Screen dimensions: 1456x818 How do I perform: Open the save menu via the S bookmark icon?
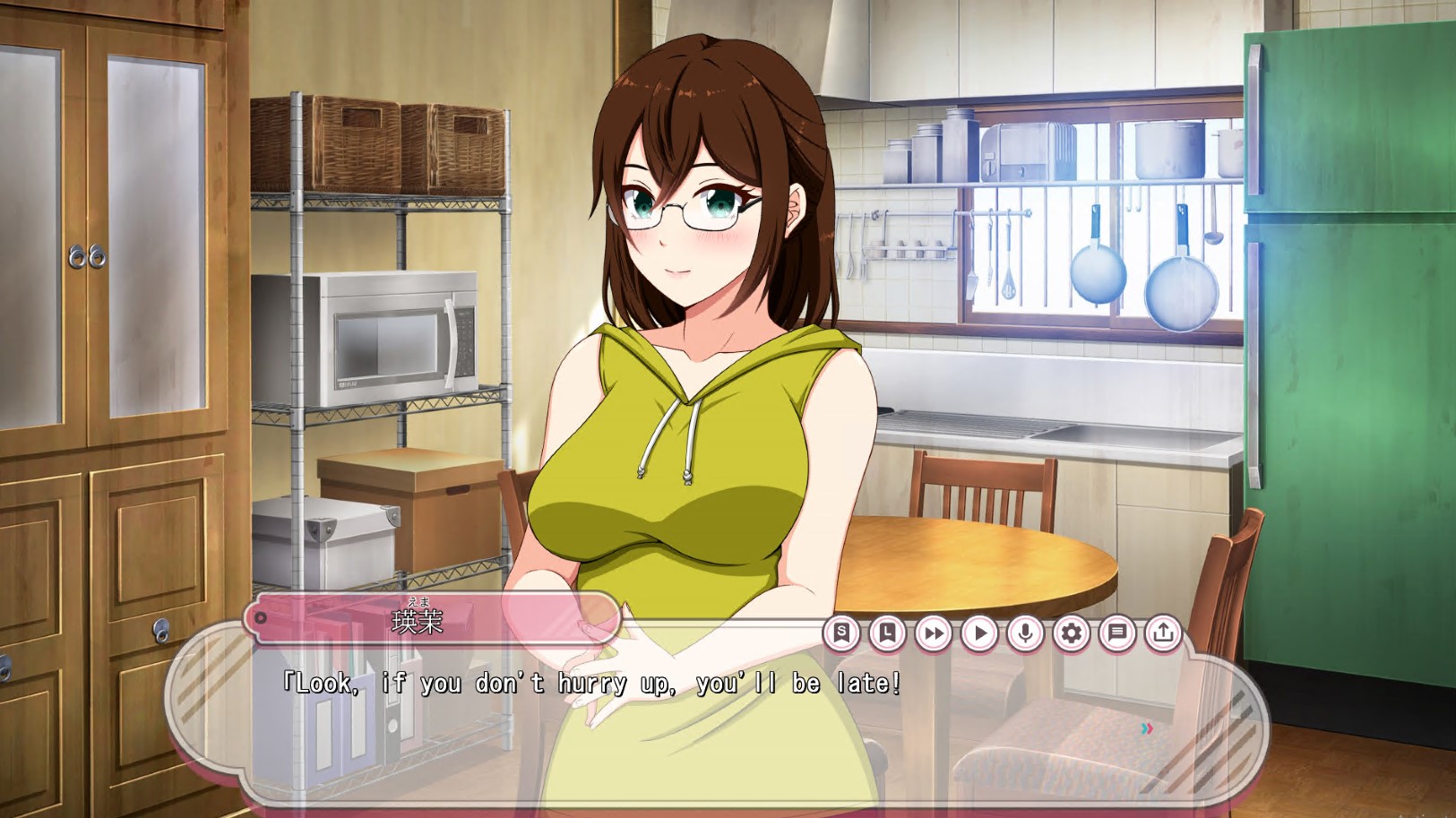(x=840, y=633)
